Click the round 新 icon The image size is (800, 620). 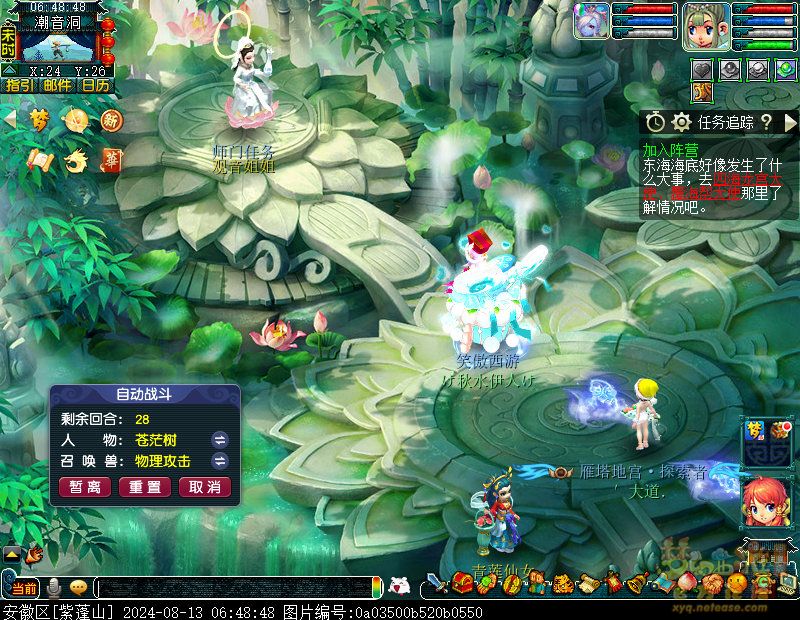(111, 120)
